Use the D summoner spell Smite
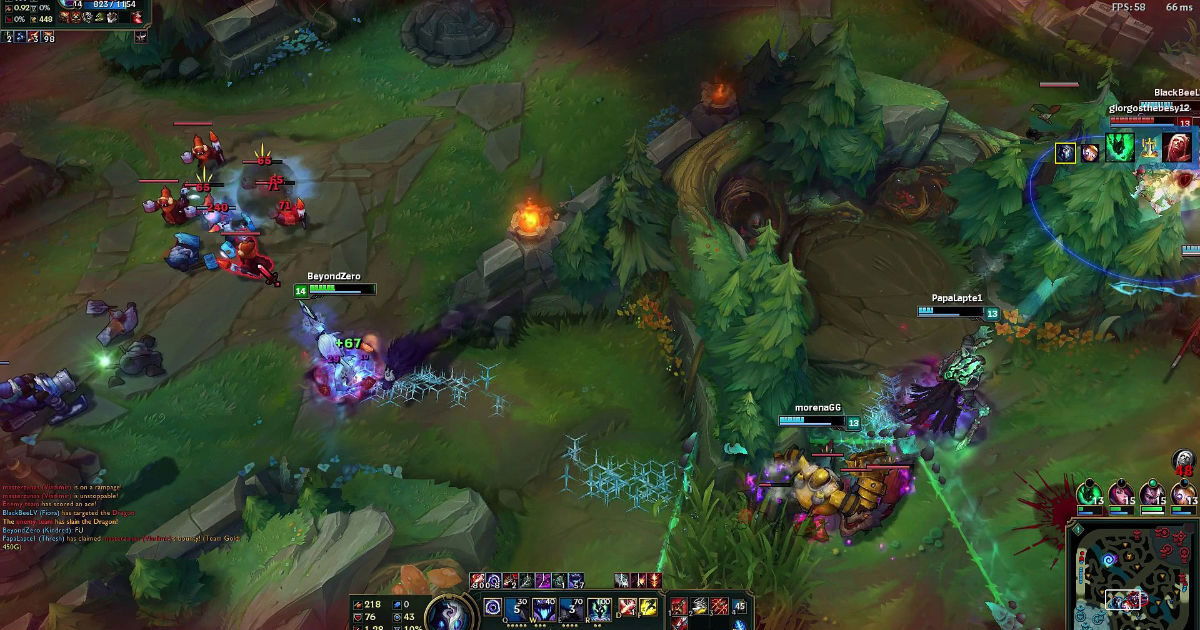The width and height of the screenshot is (1200, 630). pyautogui.click(x=626, y=607)
